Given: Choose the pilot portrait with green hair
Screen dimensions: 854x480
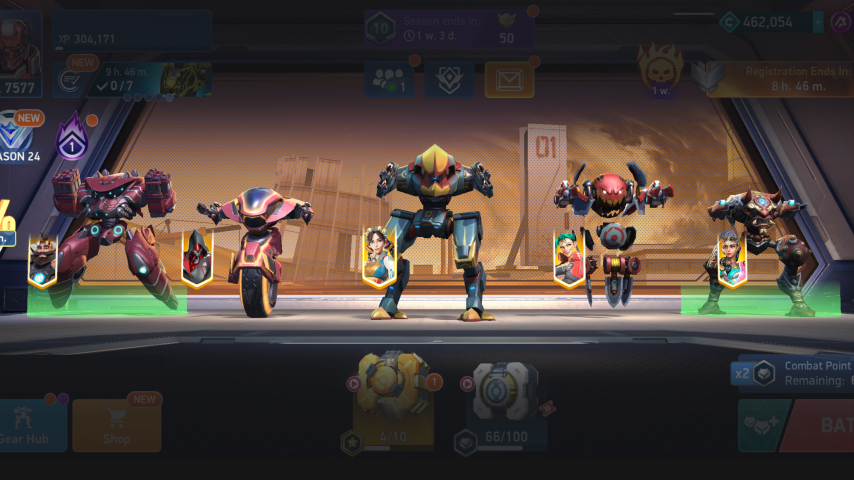Looking at the screenshot, I should click(x=569, y=259).
